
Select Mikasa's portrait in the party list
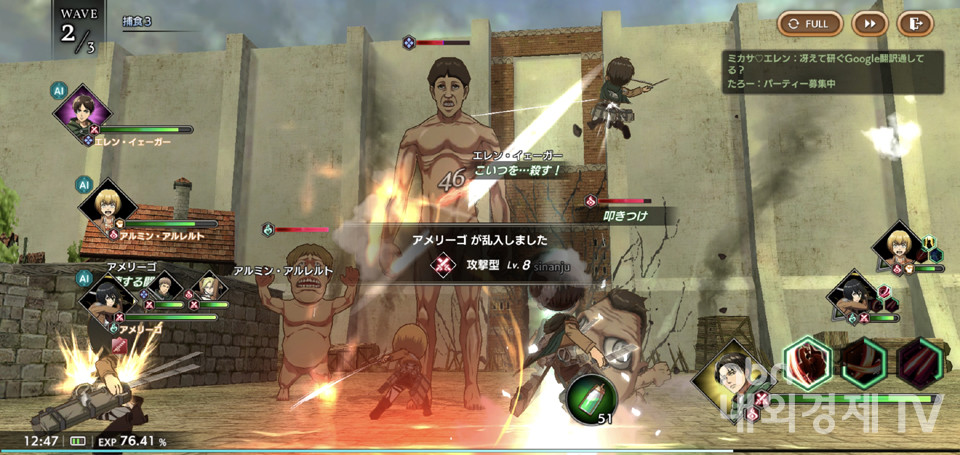pos(106,296)
